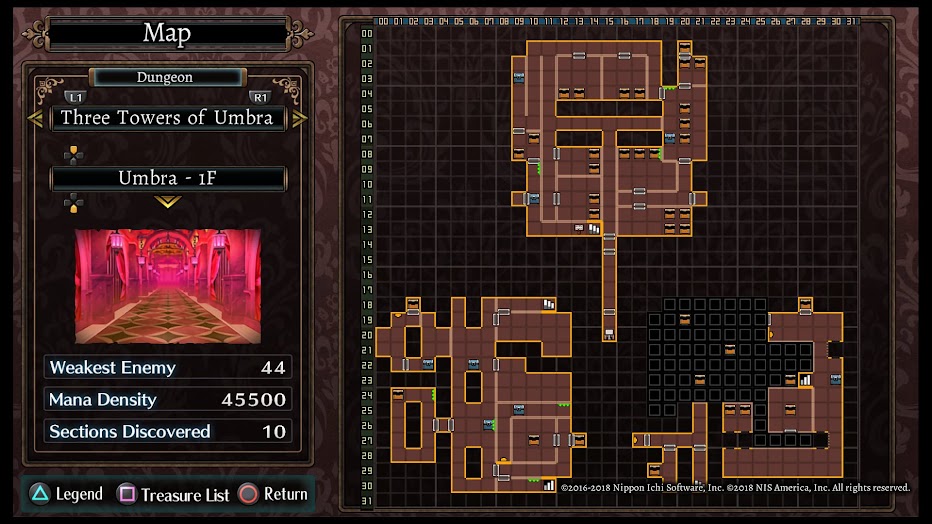
Task: Select the Dungeon header tab
Action: [x=166, y=77]
